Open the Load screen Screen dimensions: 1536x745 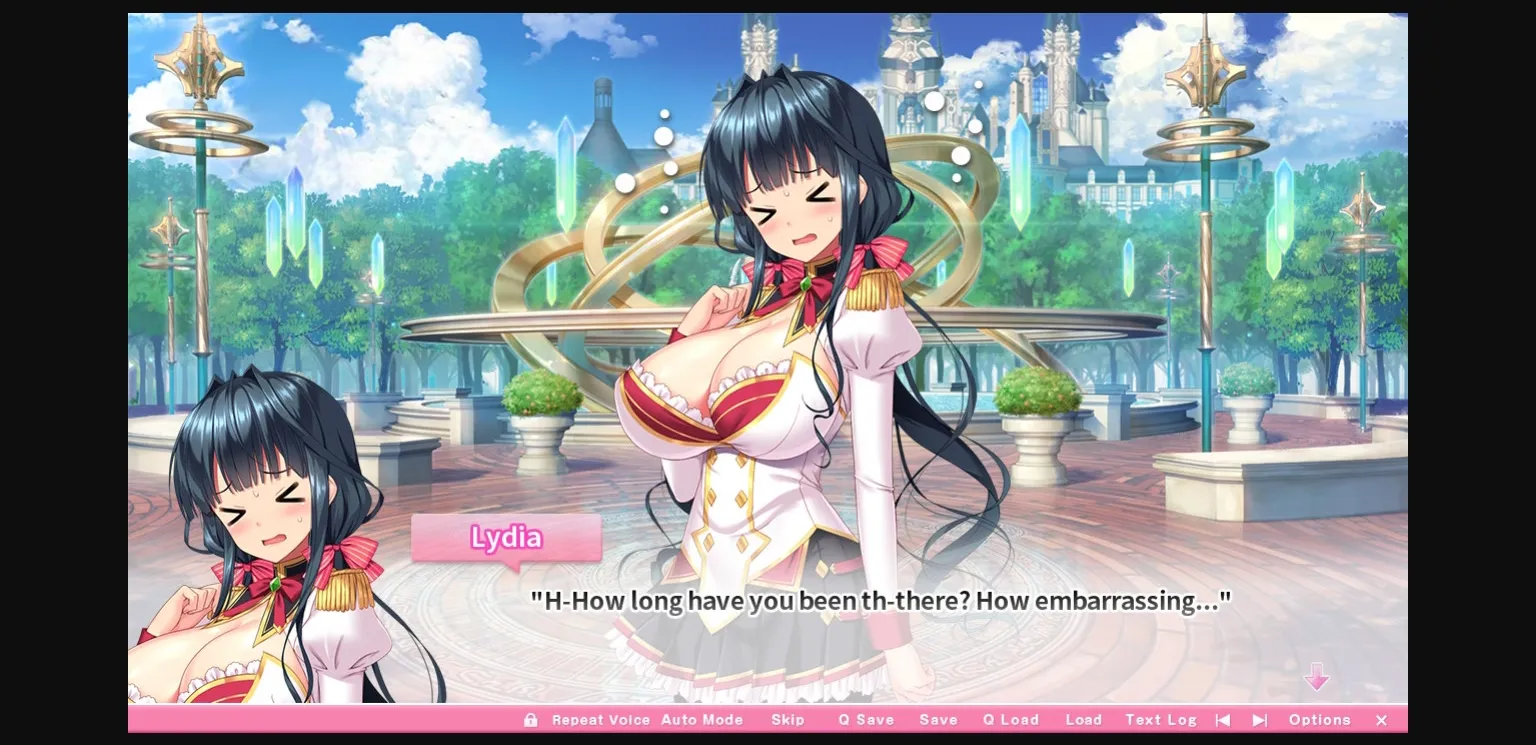(x=1084, y=719)
